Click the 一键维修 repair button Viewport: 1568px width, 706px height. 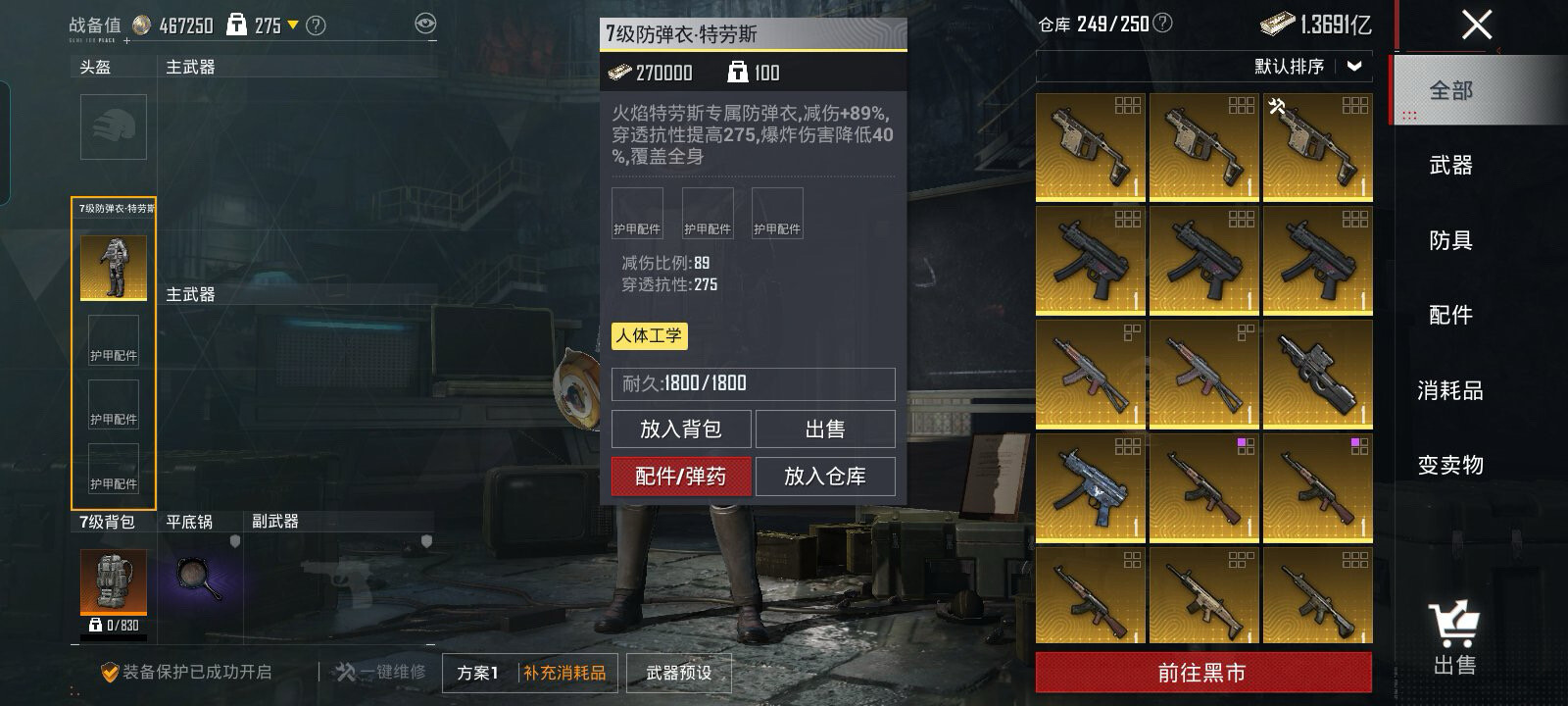pyautogui.click(x=381, y=673)
